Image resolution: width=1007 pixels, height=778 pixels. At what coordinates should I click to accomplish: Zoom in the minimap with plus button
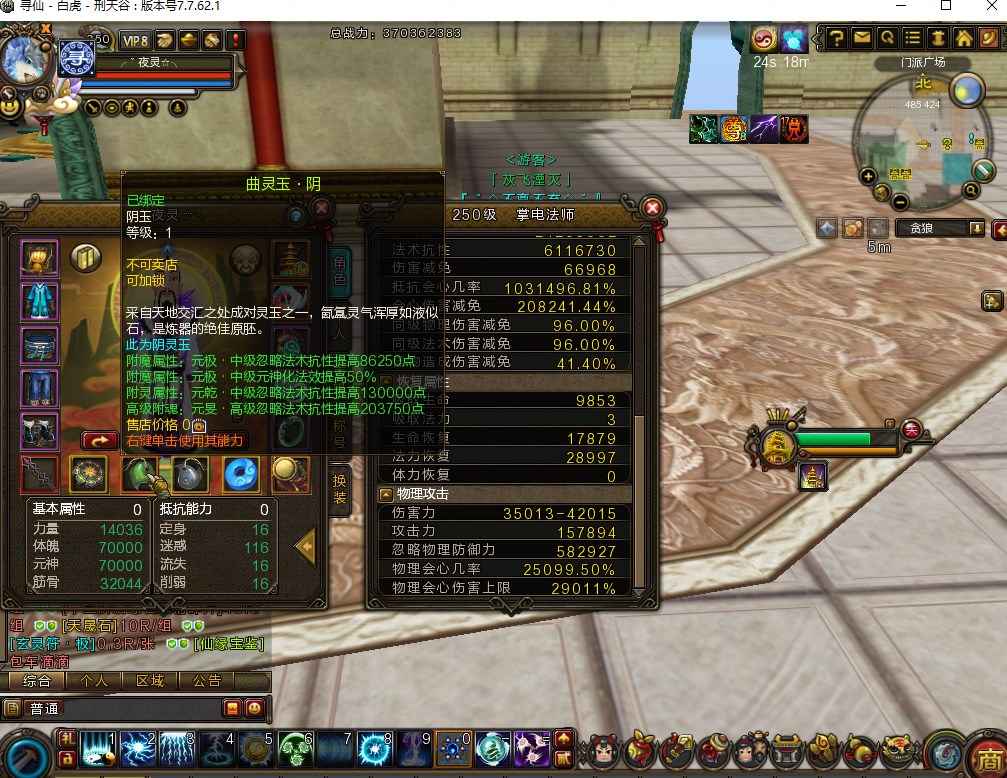click(868, 176)
